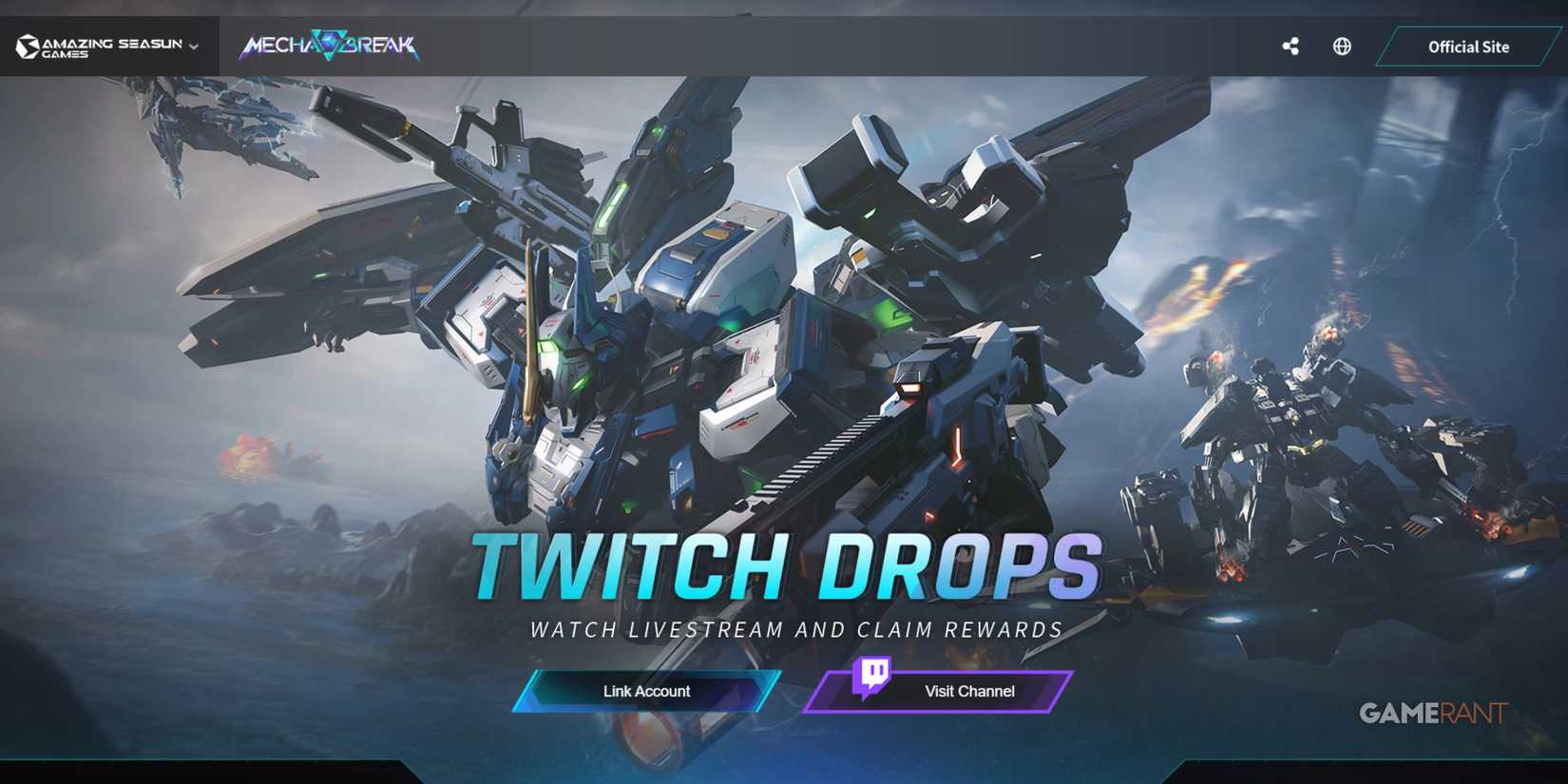Click the Official Site navigation tab
The height and width of the screenshot is (784, 1568).
coord(1468,46)
